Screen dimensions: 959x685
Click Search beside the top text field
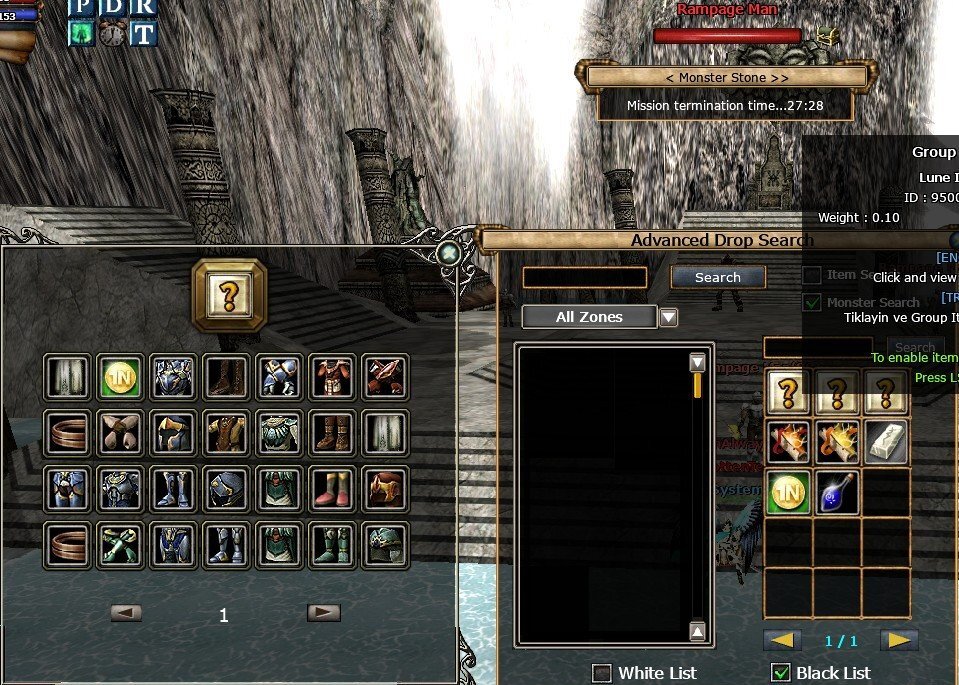717,277
